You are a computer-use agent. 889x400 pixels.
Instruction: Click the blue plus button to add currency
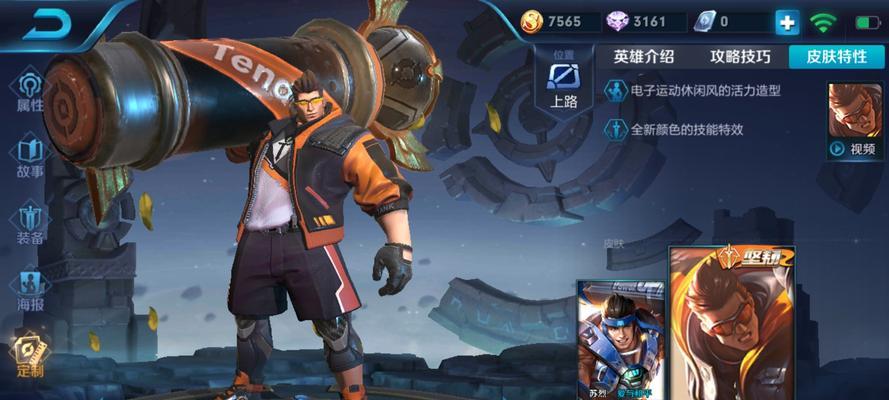(787, 22)
